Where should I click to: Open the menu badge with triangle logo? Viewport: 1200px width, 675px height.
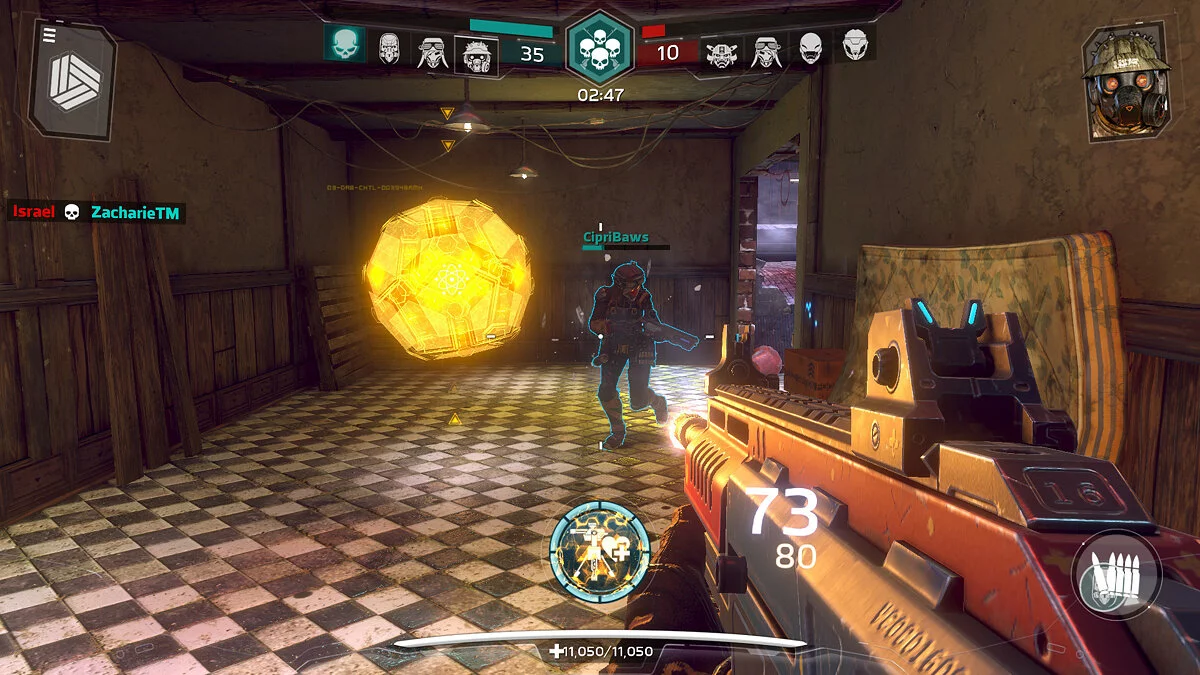click(73, 80)
